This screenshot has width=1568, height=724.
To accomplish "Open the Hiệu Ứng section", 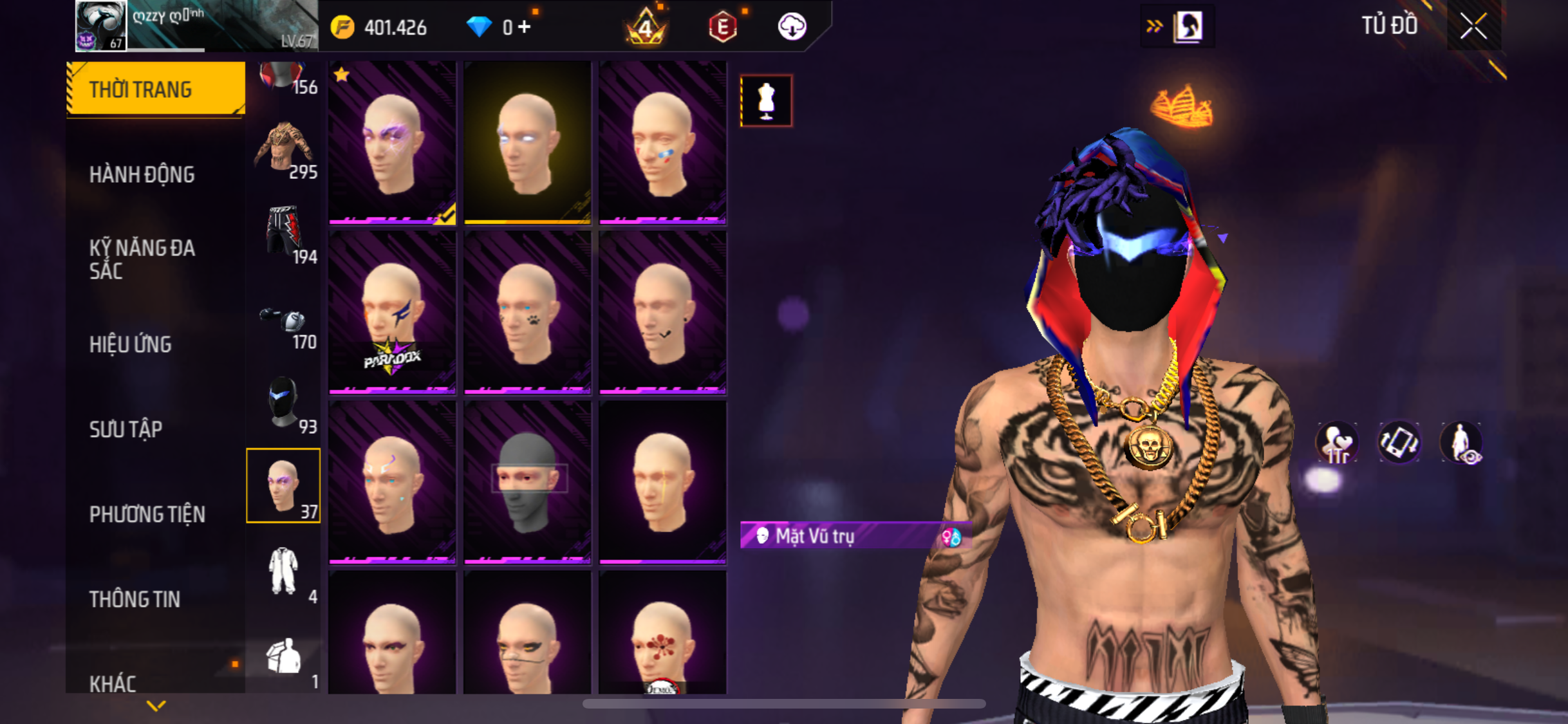I will [x=131, y=344].
